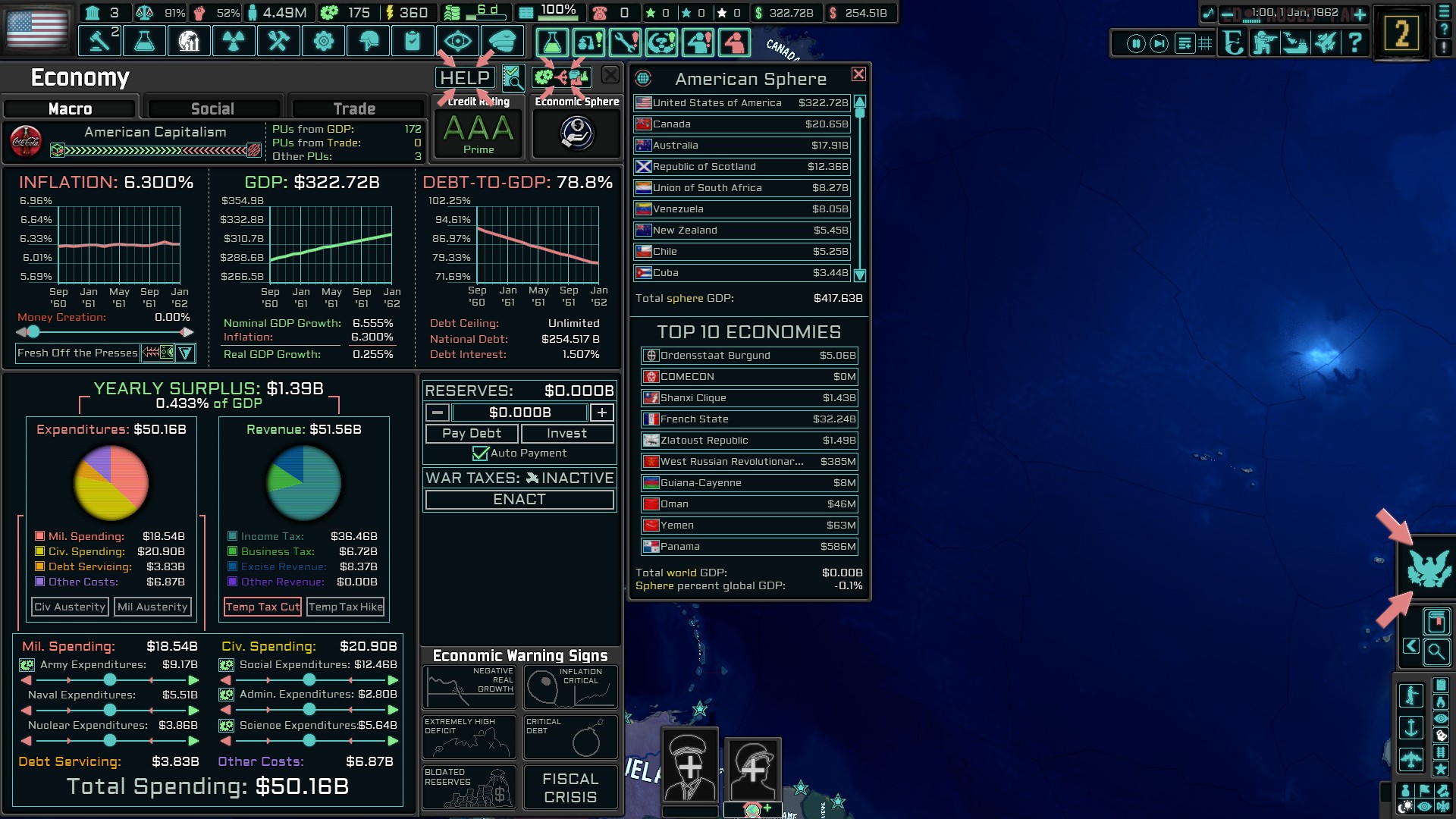
Task: Switch to the Social tab
Action: coord(213,108)
